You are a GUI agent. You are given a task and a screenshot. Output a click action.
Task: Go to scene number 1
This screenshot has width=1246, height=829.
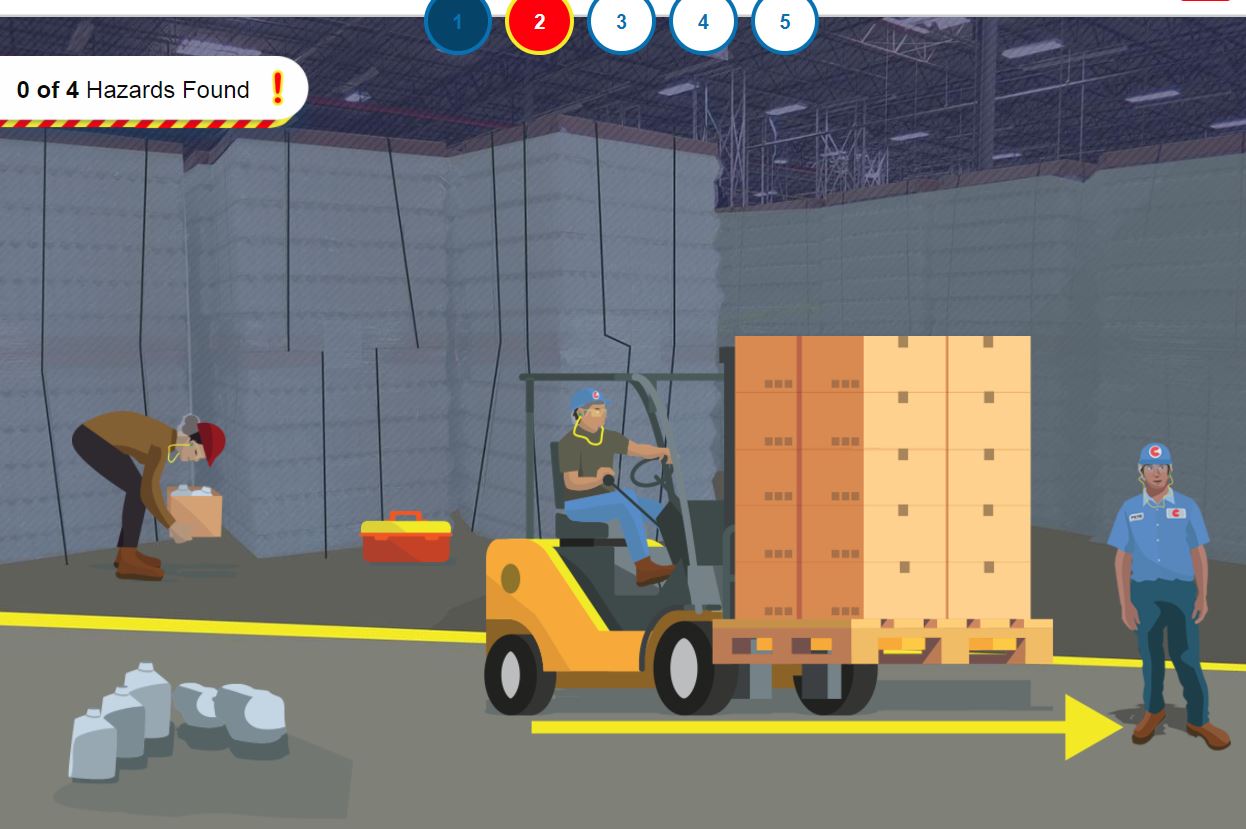pos(458,22)
